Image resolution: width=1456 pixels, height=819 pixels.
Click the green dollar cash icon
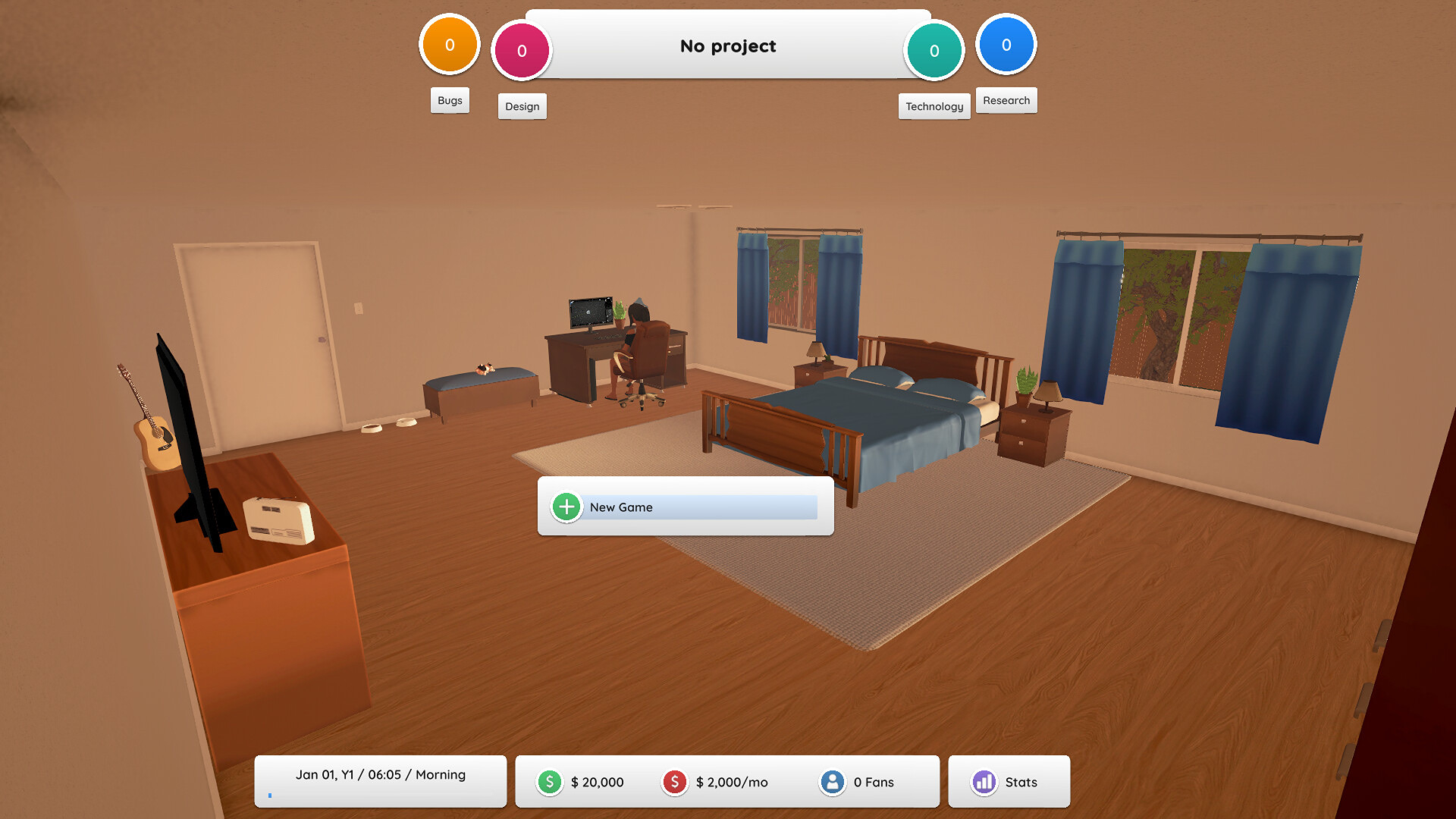click(x=550, y=782)
